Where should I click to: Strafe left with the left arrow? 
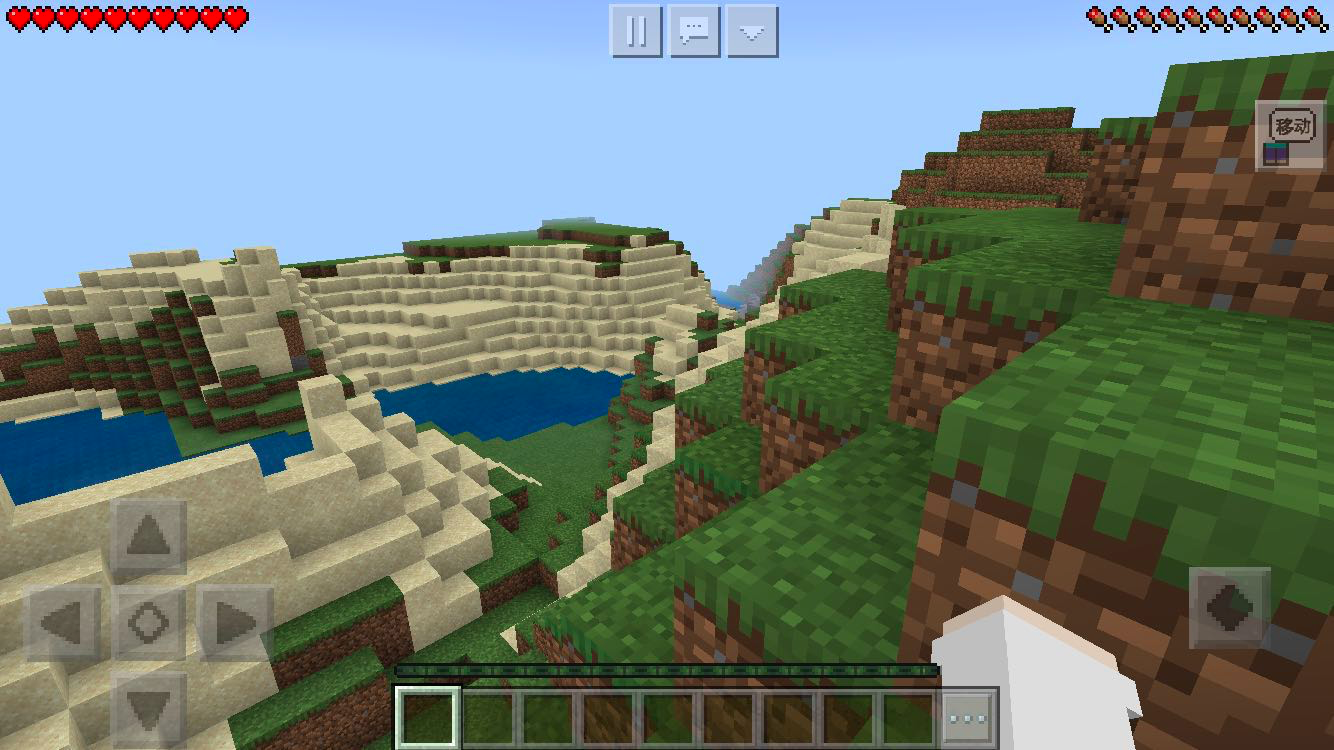pyautogui.click(x=62, y=624)
